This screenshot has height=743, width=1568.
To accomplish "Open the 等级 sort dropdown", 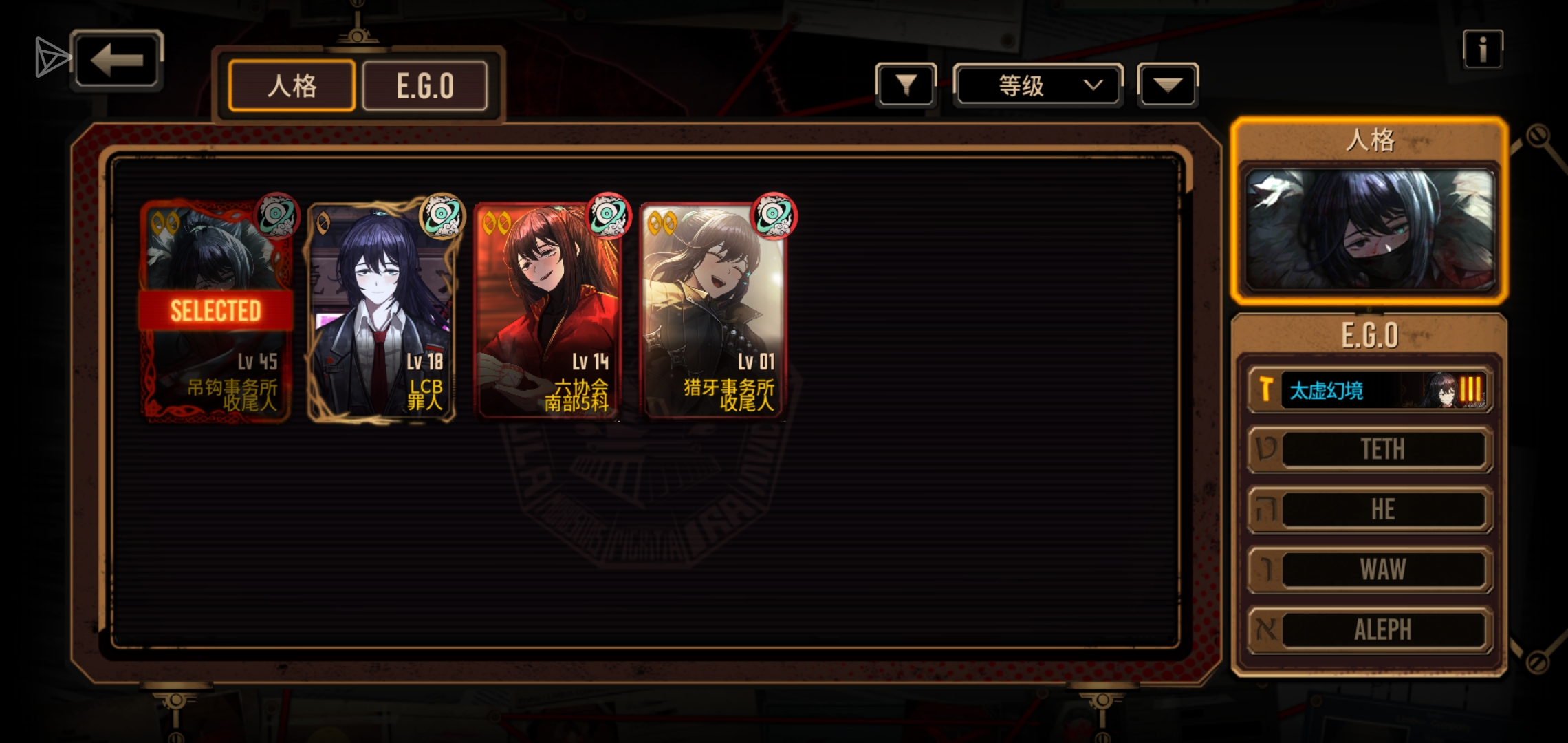I will [x=1038, y=85].
